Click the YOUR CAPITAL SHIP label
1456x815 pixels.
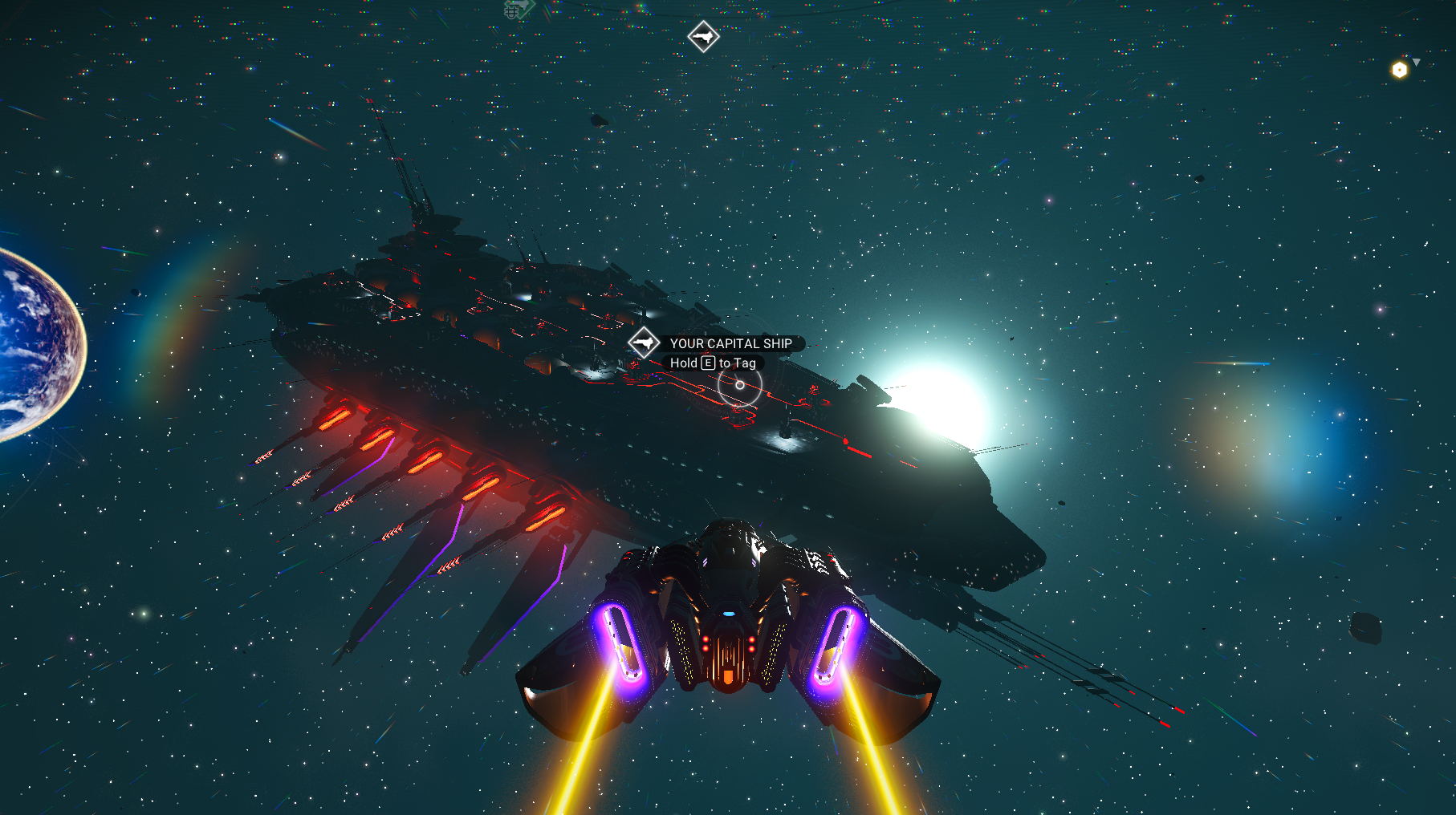[x=730, y=343]
